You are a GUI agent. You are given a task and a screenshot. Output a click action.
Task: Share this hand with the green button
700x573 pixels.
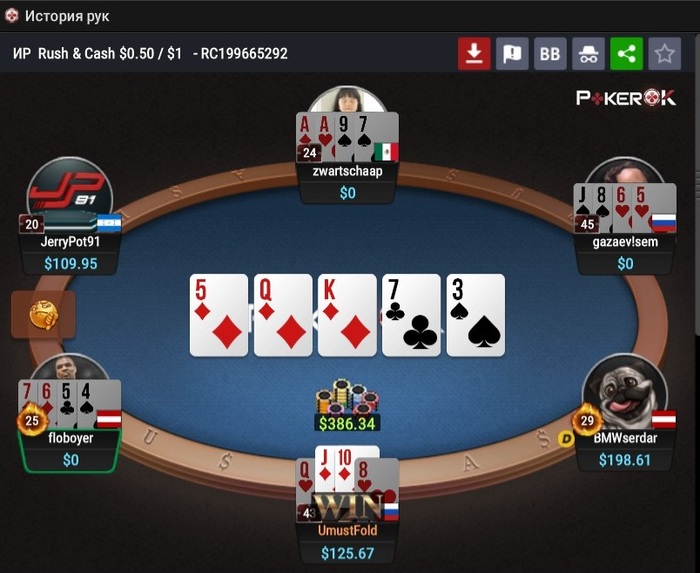626,54
